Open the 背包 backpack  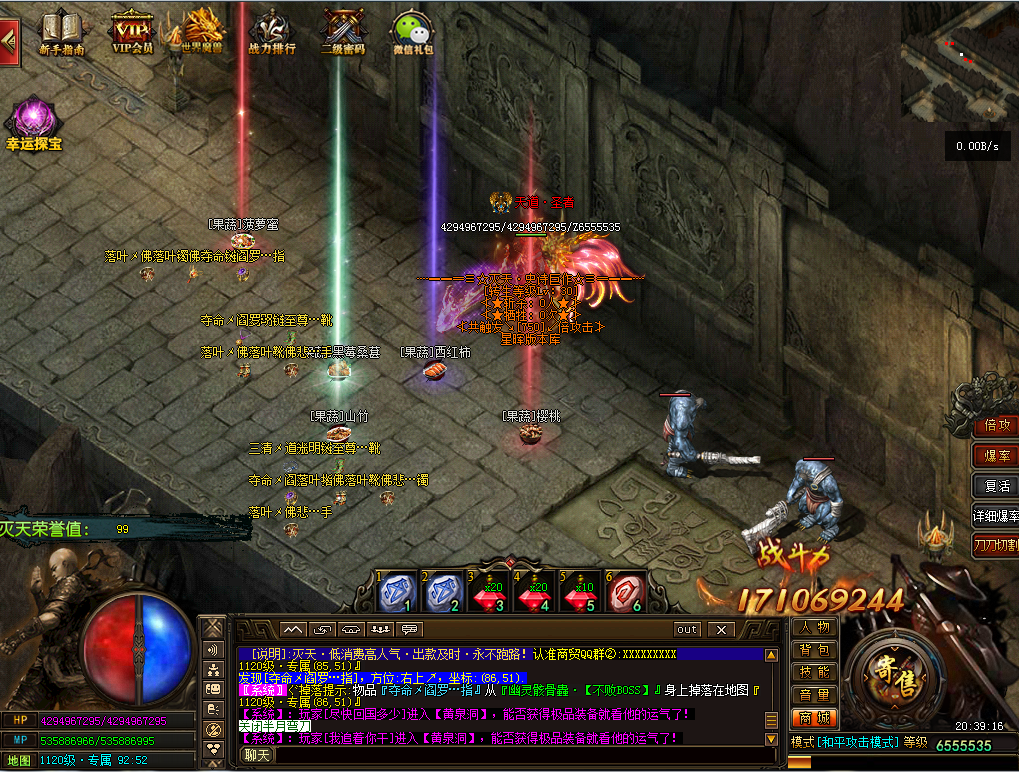[815, 650]
